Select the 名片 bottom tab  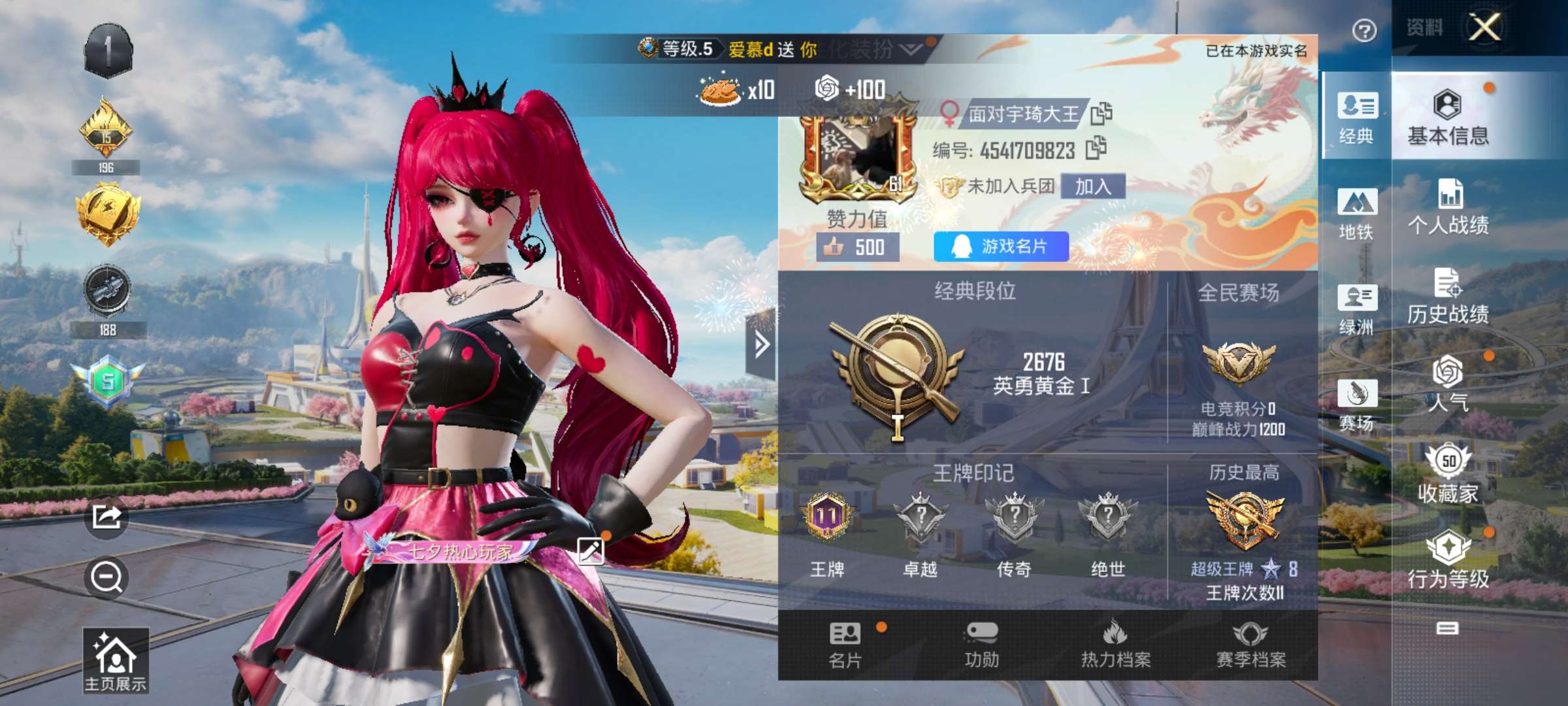click(x=845, y=645)
